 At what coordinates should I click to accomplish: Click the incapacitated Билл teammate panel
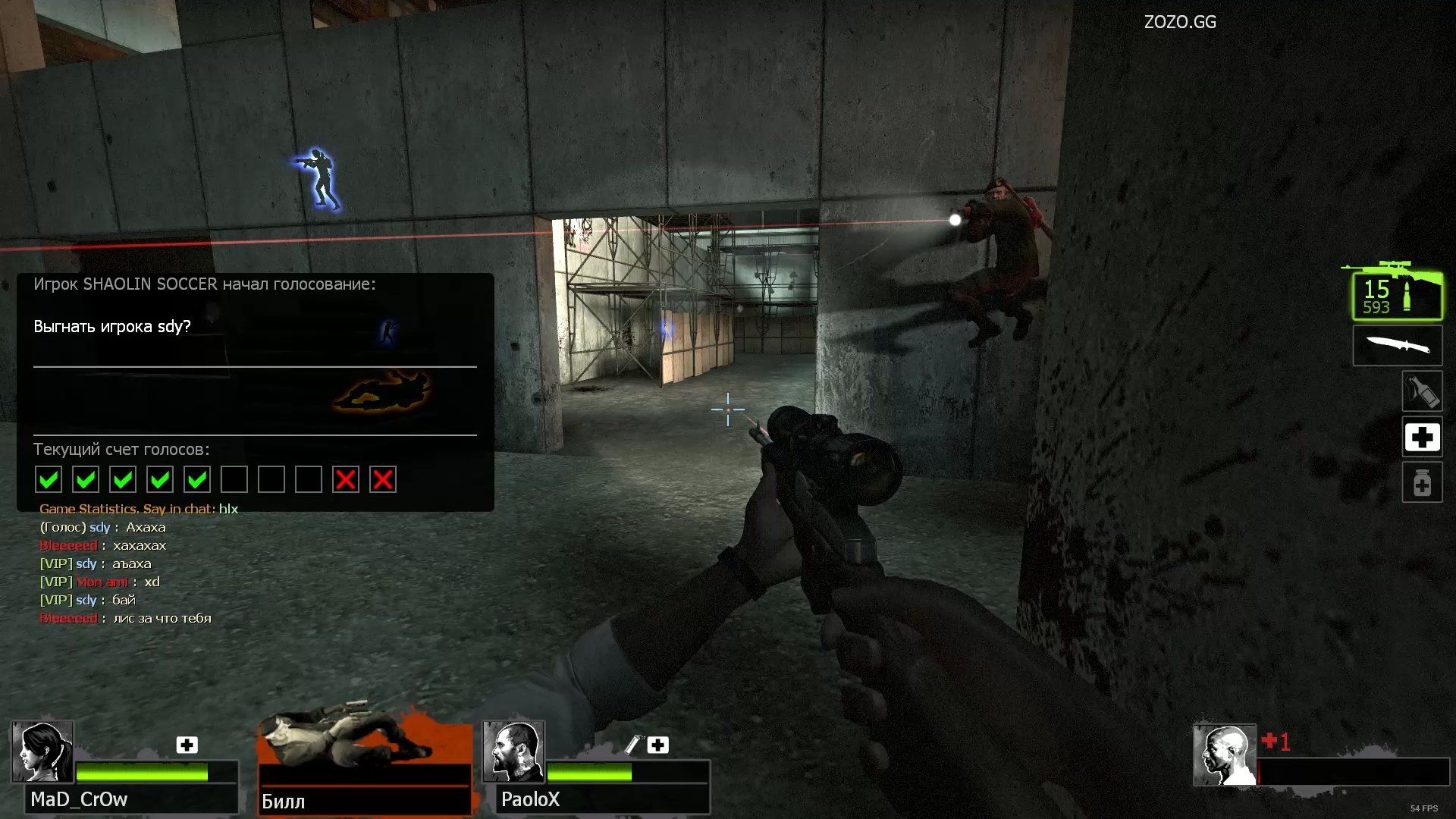coord(365,762)
